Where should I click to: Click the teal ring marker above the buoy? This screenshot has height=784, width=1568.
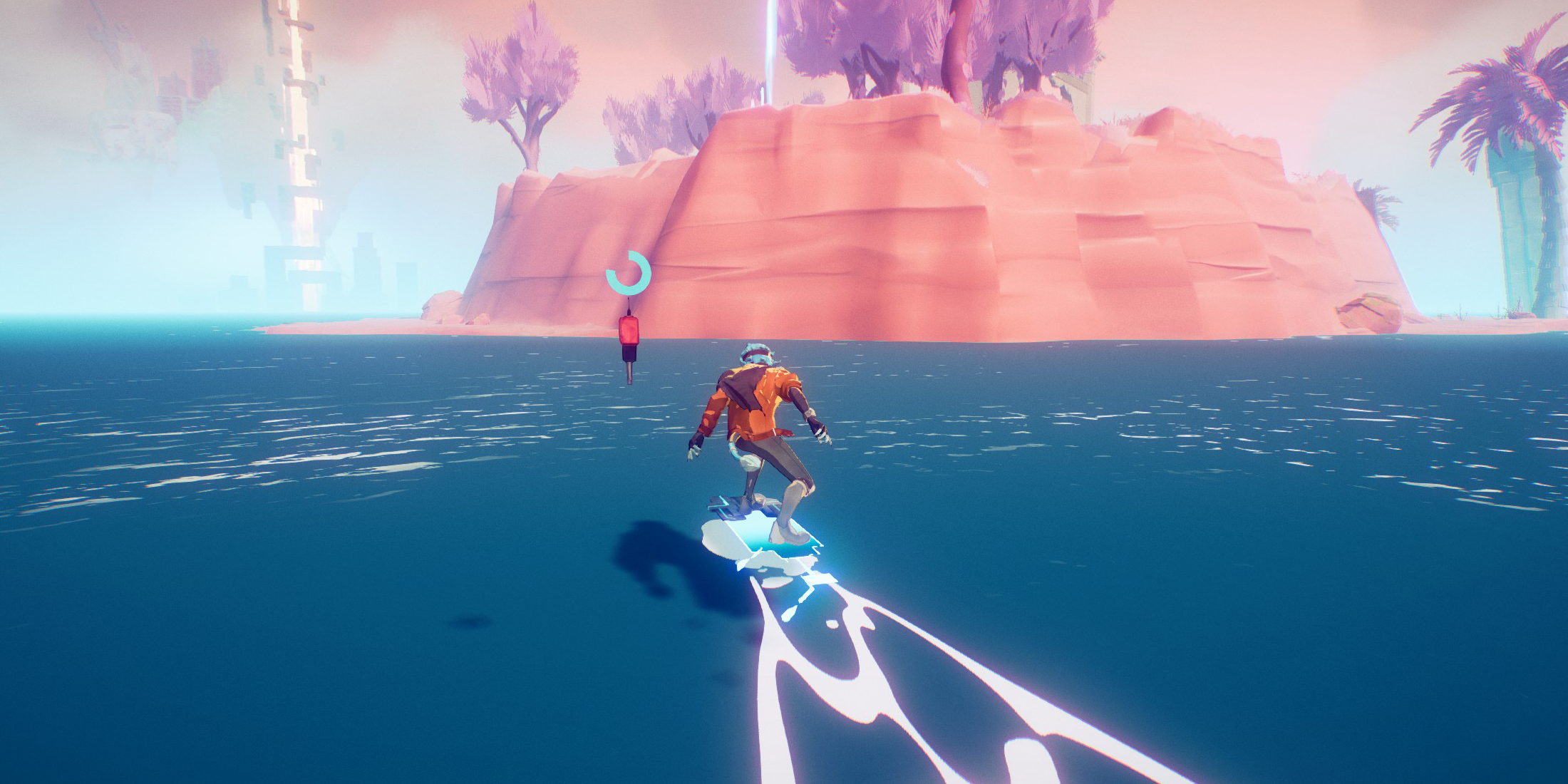628,273
